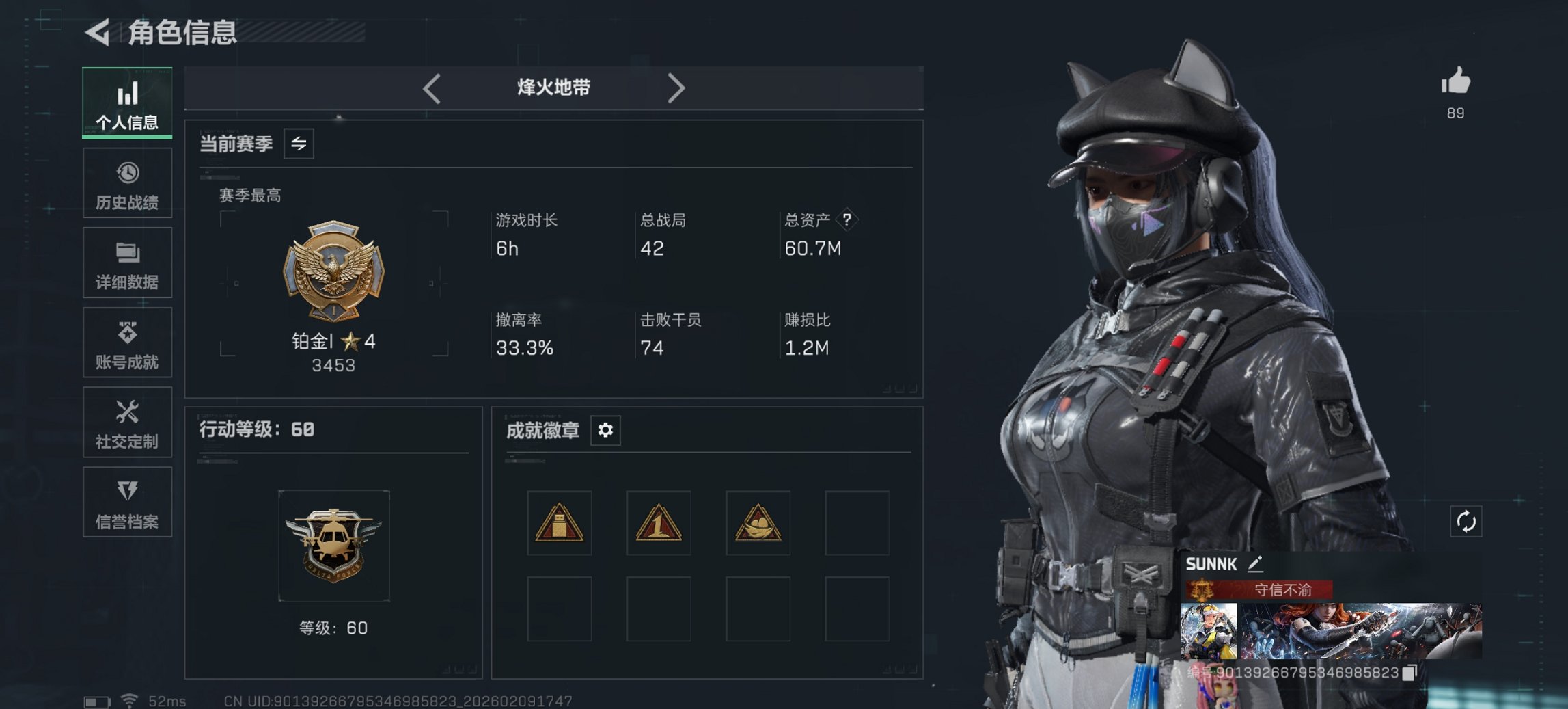This screenshot has height=709, width=1568.
Task: Open the badge settings gear next to 成就徽章
Action: pyautogui.click(x=607, y=431)
